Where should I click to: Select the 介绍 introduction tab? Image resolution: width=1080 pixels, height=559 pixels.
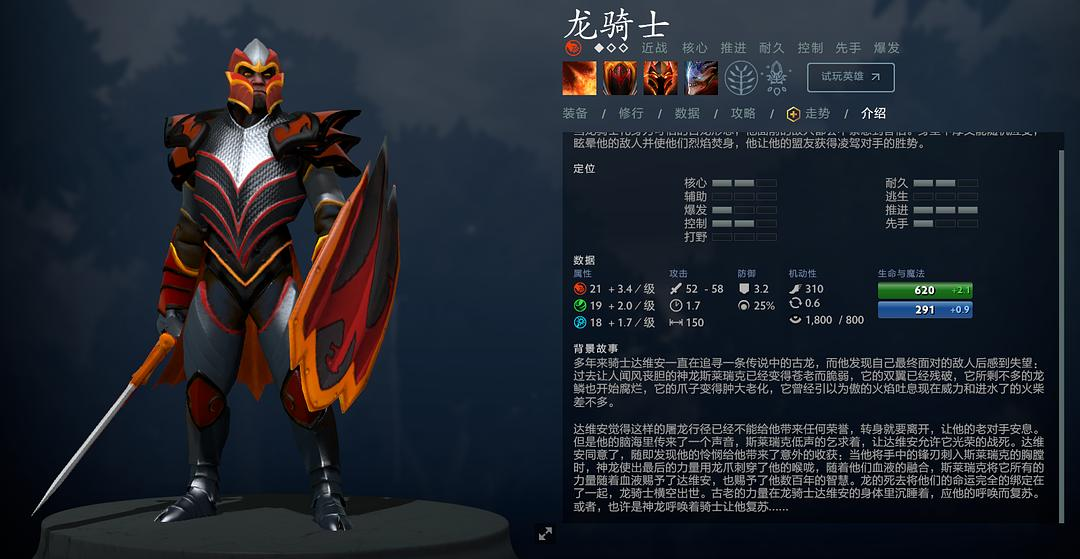(873, 113)
